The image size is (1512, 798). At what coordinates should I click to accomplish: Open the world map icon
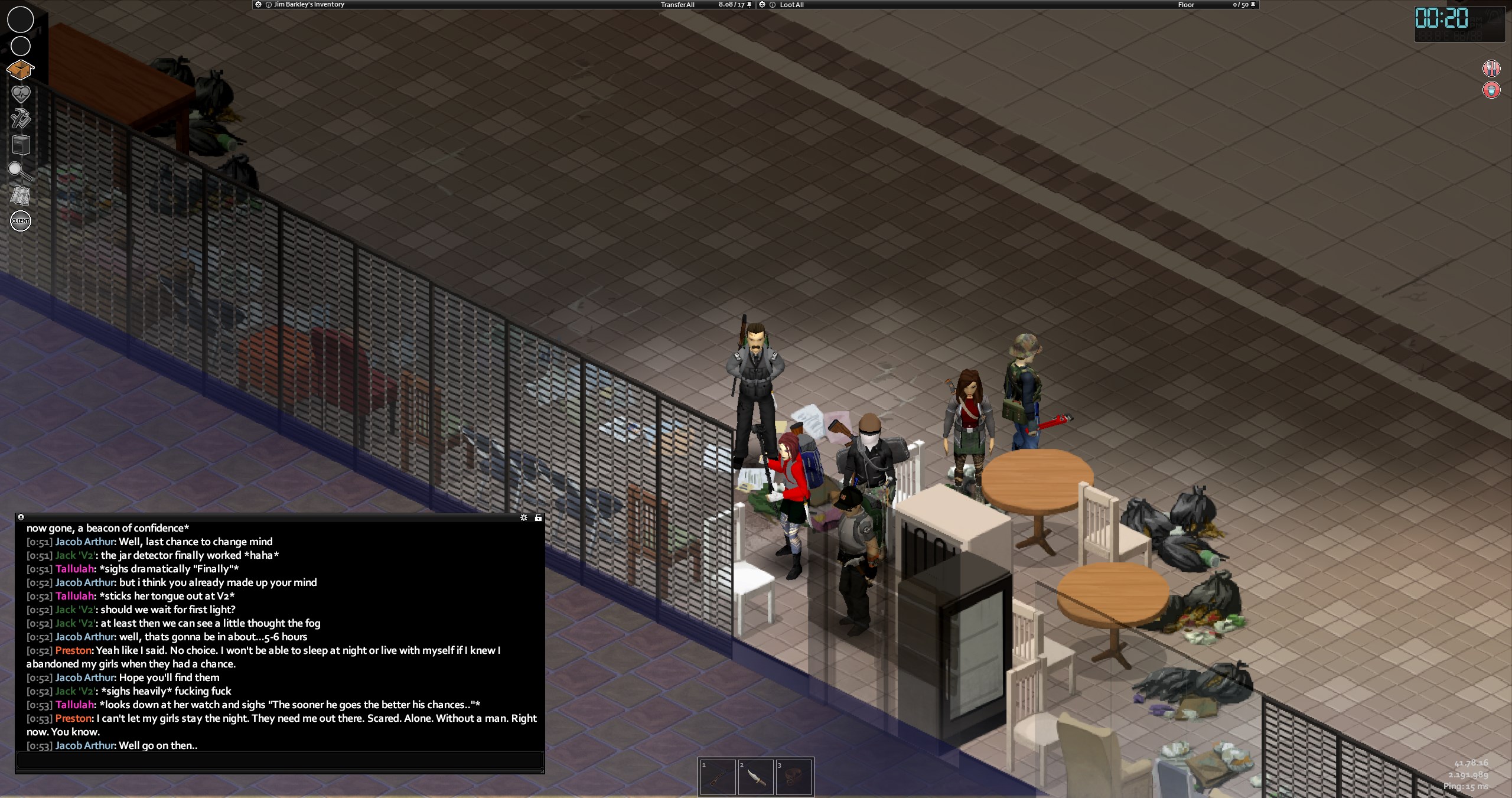(x=20, y=196)
